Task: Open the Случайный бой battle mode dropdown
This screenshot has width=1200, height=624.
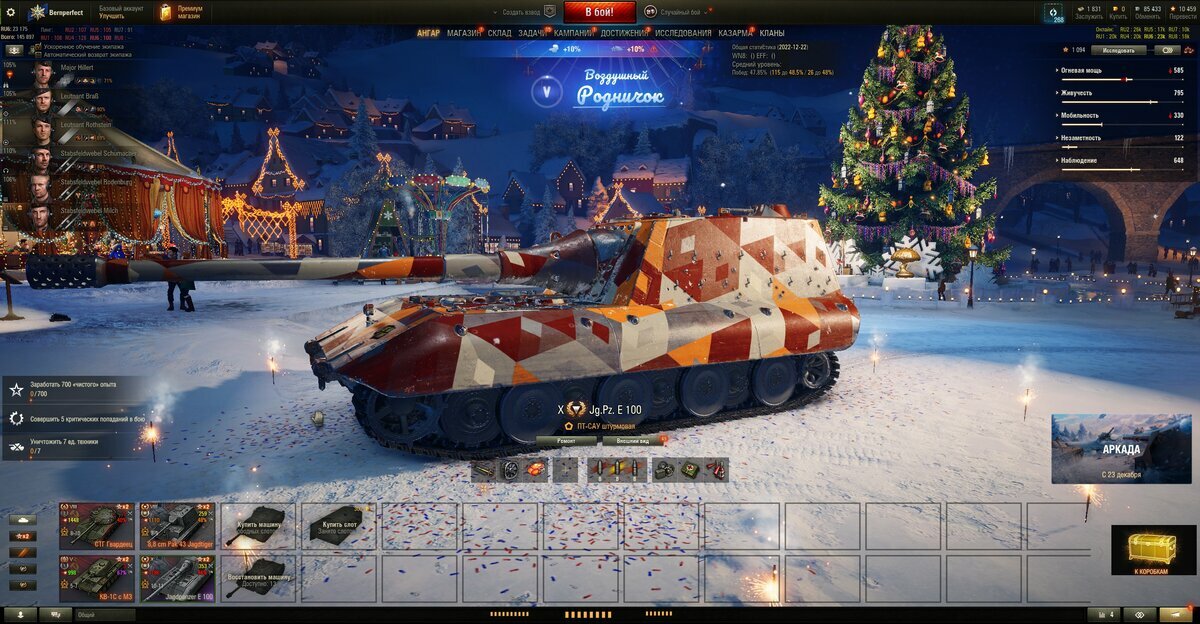Action: coord(680,12)
